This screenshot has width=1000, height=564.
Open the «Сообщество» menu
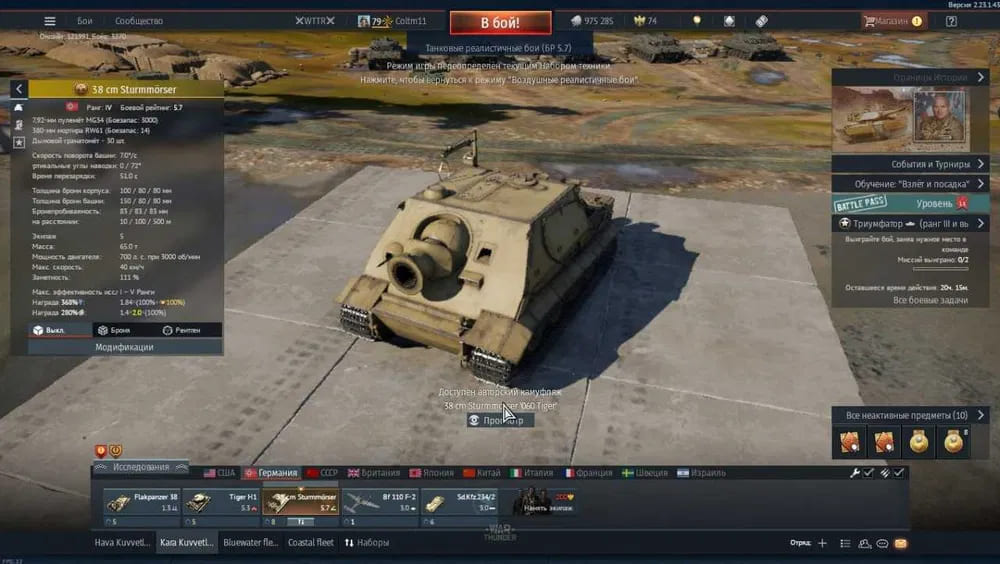tap(139, 21)
